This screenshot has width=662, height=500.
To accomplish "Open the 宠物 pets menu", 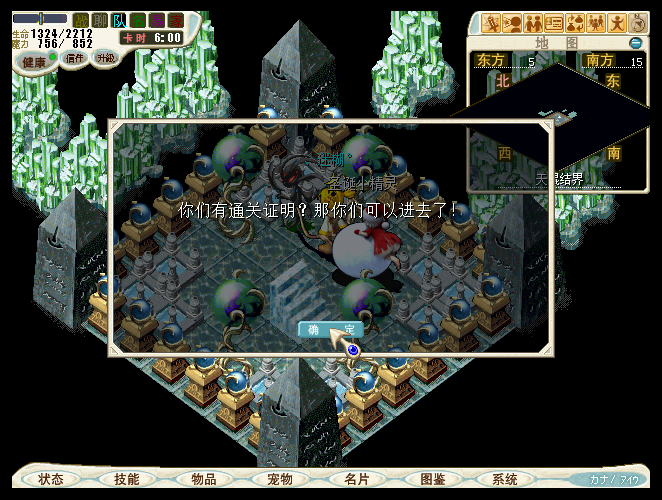I will tap(280, 479).
